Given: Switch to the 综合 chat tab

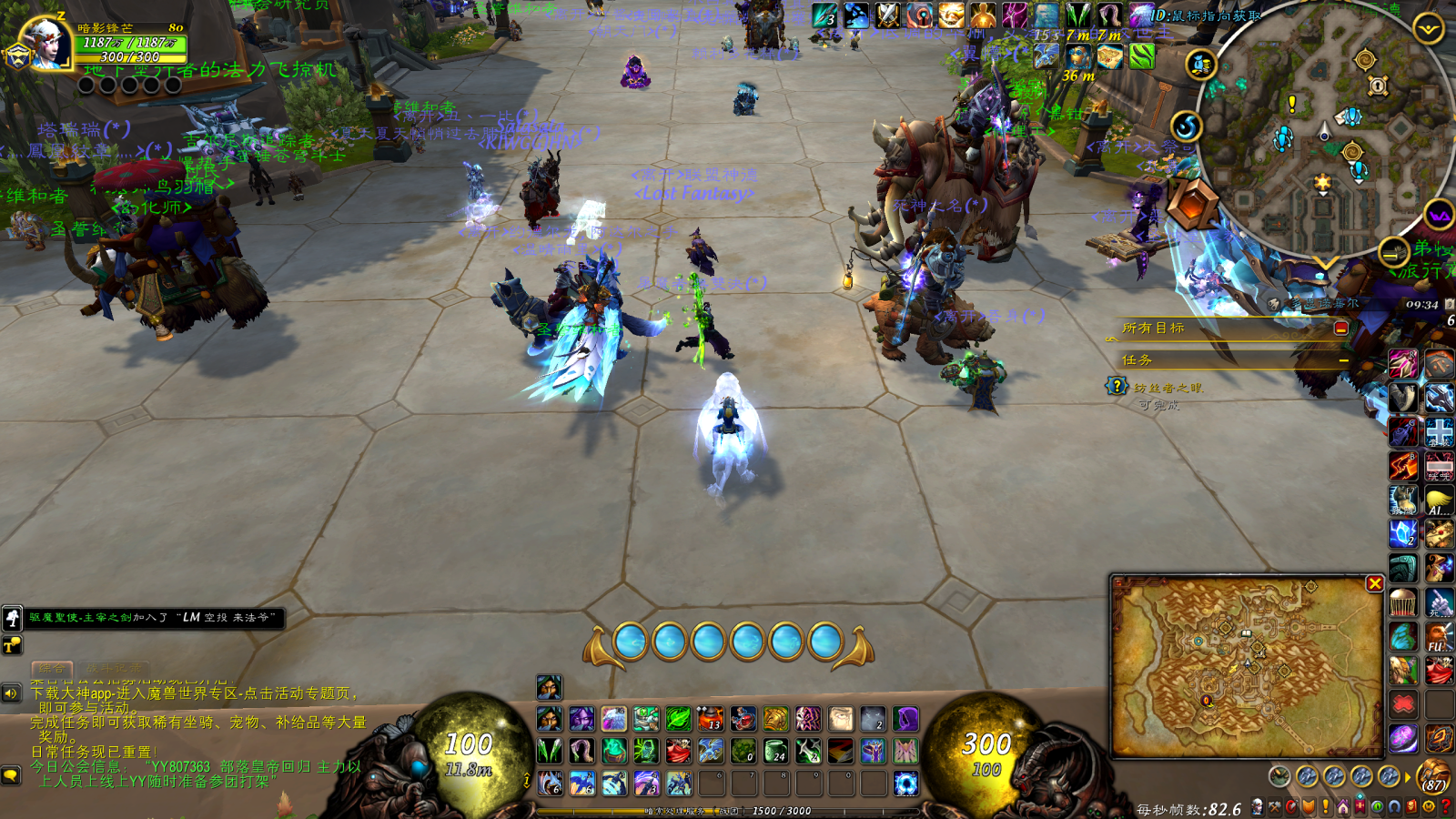Looking at the screenshot, I should 52,669.
